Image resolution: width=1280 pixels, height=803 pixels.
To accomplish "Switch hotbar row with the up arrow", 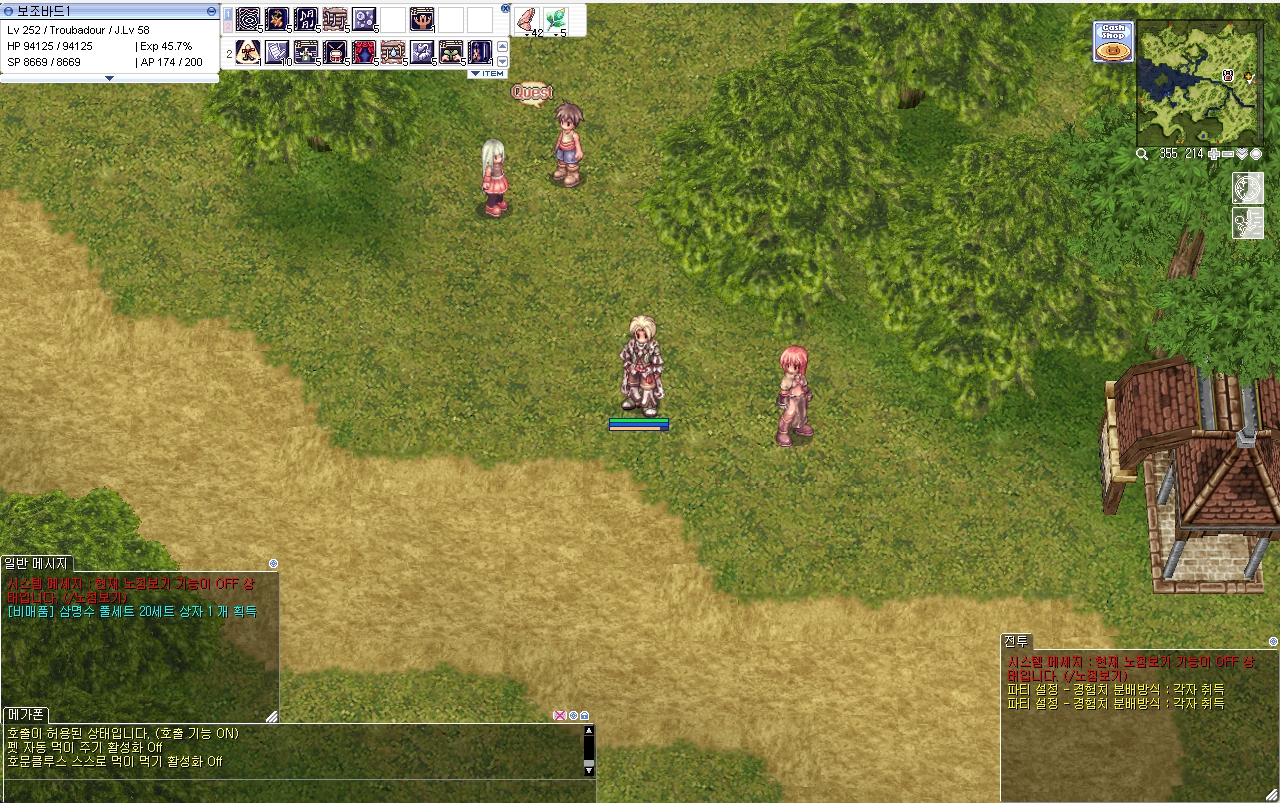I will pos(502,46).
